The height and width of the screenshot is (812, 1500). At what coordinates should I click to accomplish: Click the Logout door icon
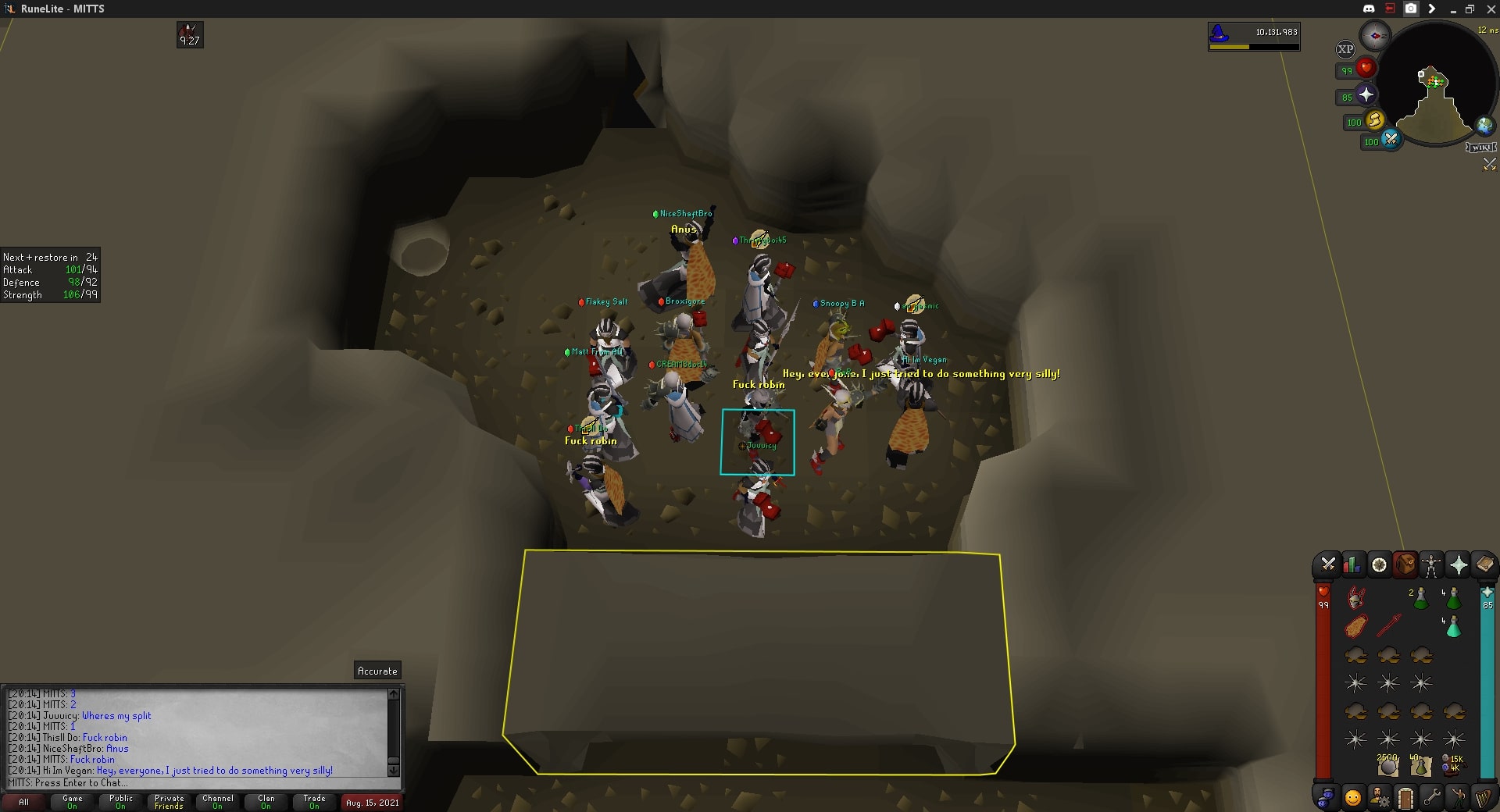(1405, 796)
